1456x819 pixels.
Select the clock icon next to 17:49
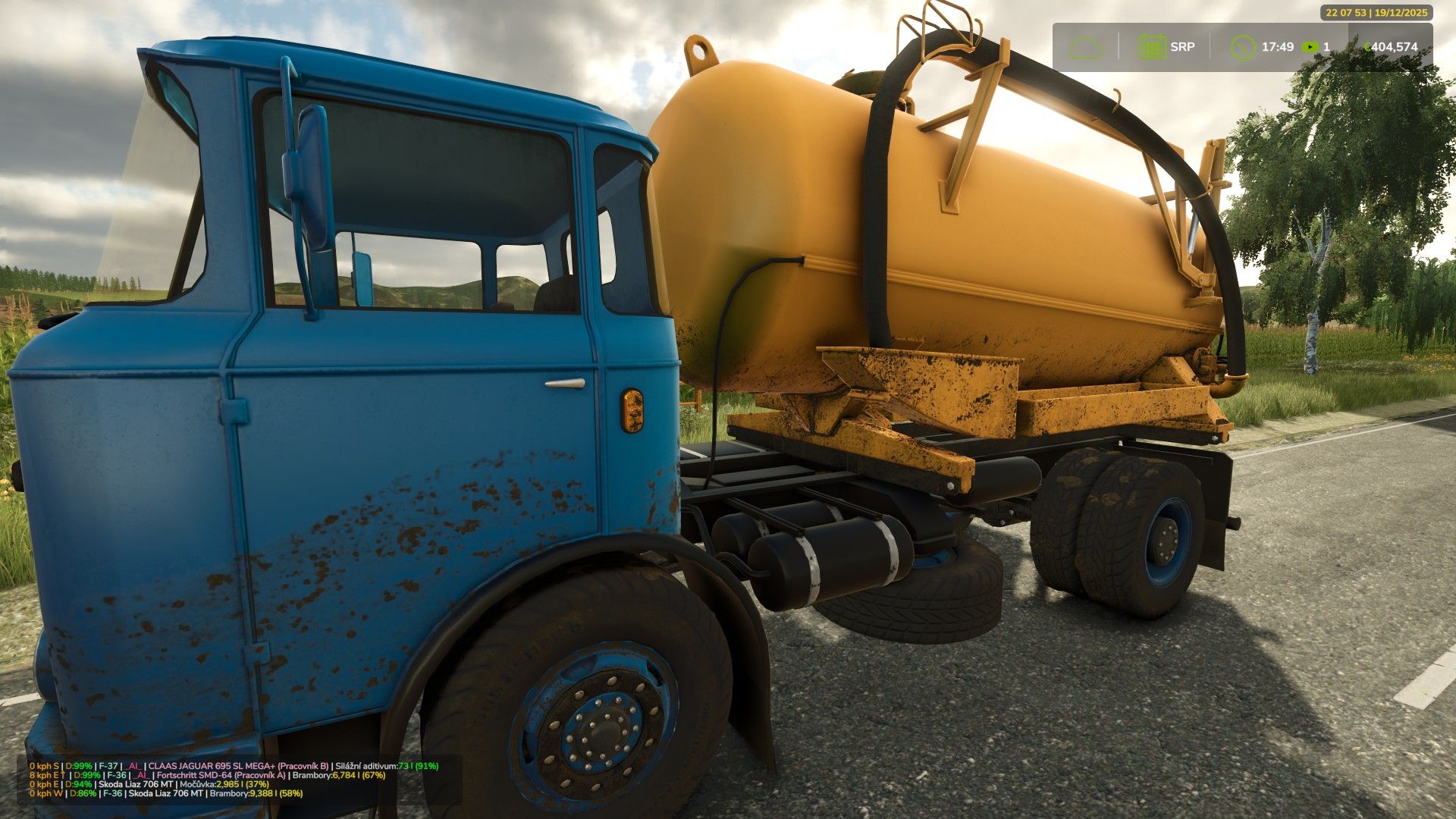pos(1244,46)
